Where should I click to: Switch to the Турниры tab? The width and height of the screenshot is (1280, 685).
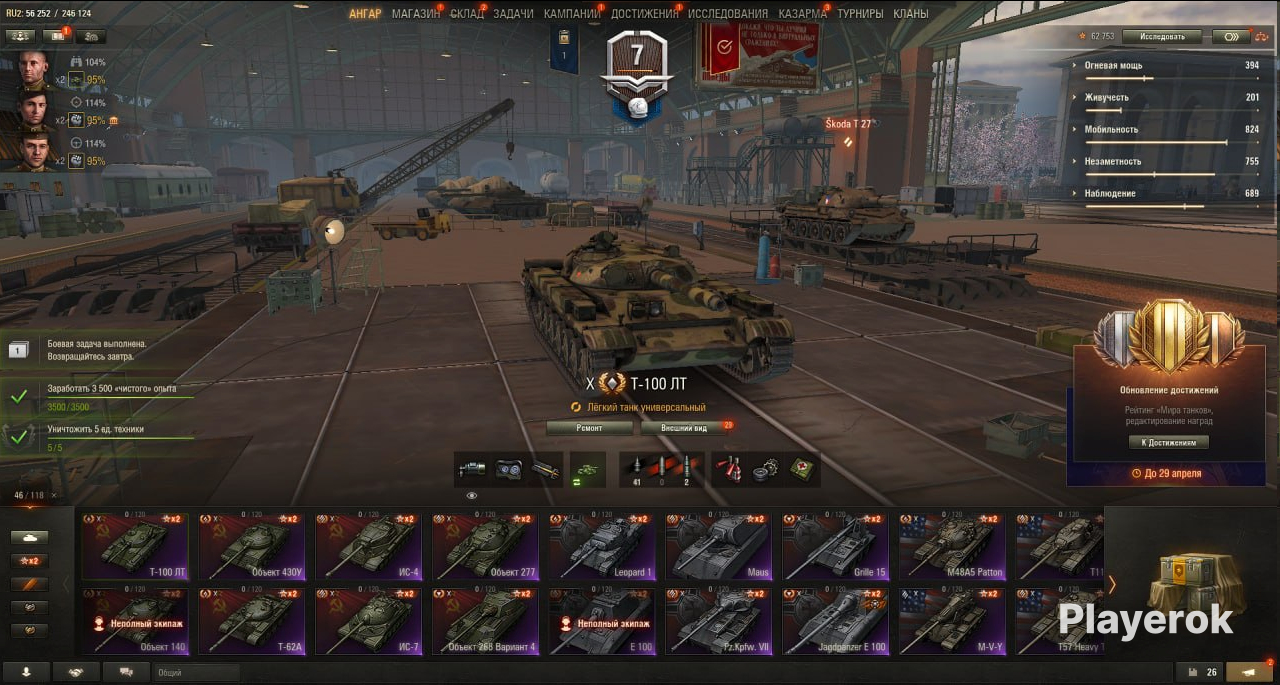coord(860,14)
